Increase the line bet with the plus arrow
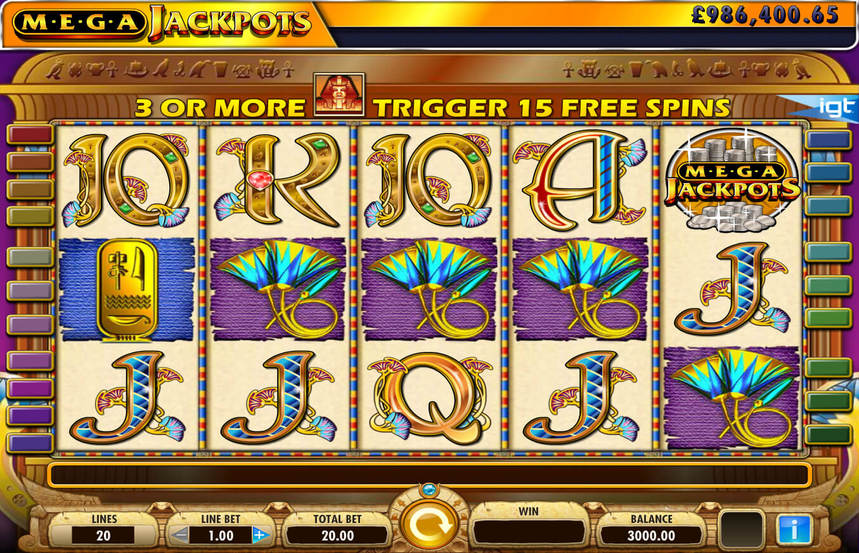 (261, 535)
